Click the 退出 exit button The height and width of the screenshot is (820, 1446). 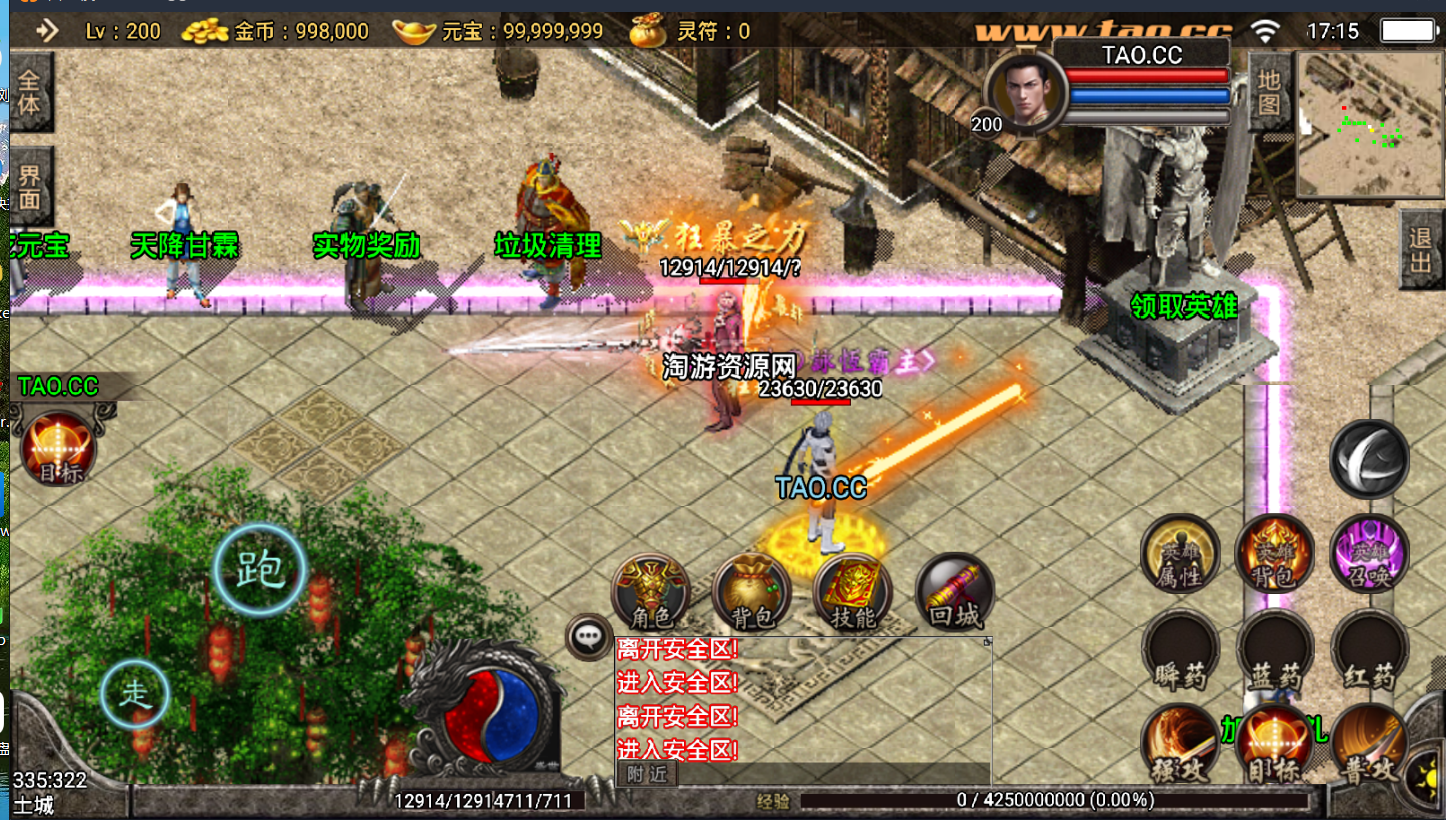[x=1421, y=250]
